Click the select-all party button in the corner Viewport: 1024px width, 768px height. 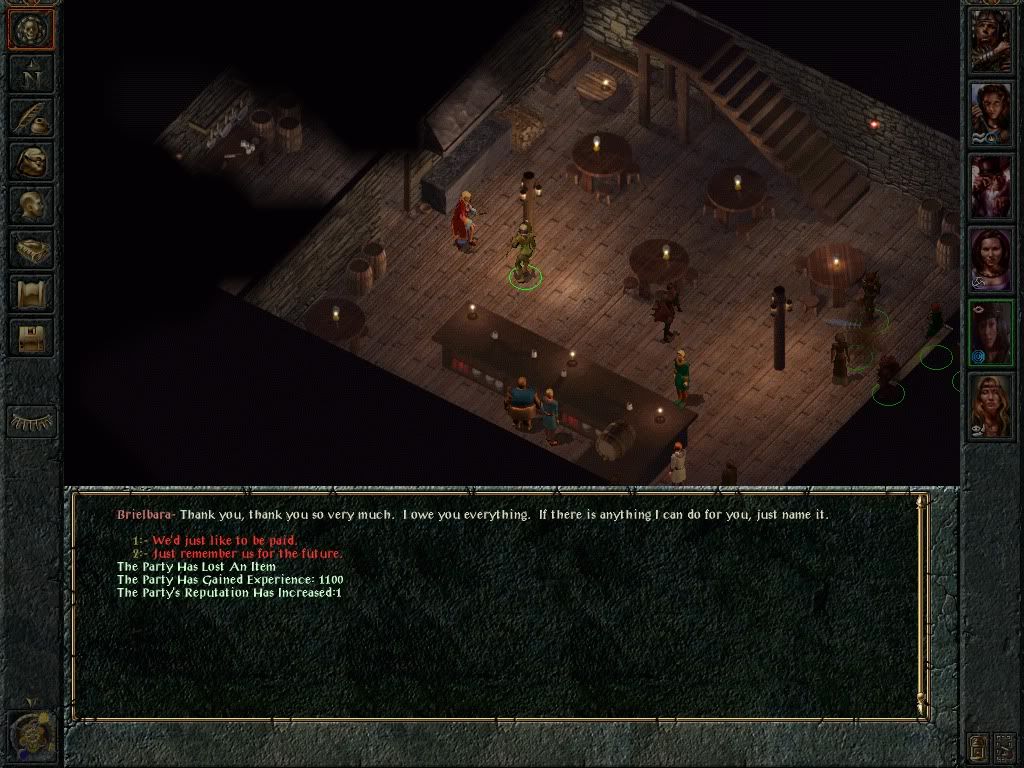point(1005,746)
